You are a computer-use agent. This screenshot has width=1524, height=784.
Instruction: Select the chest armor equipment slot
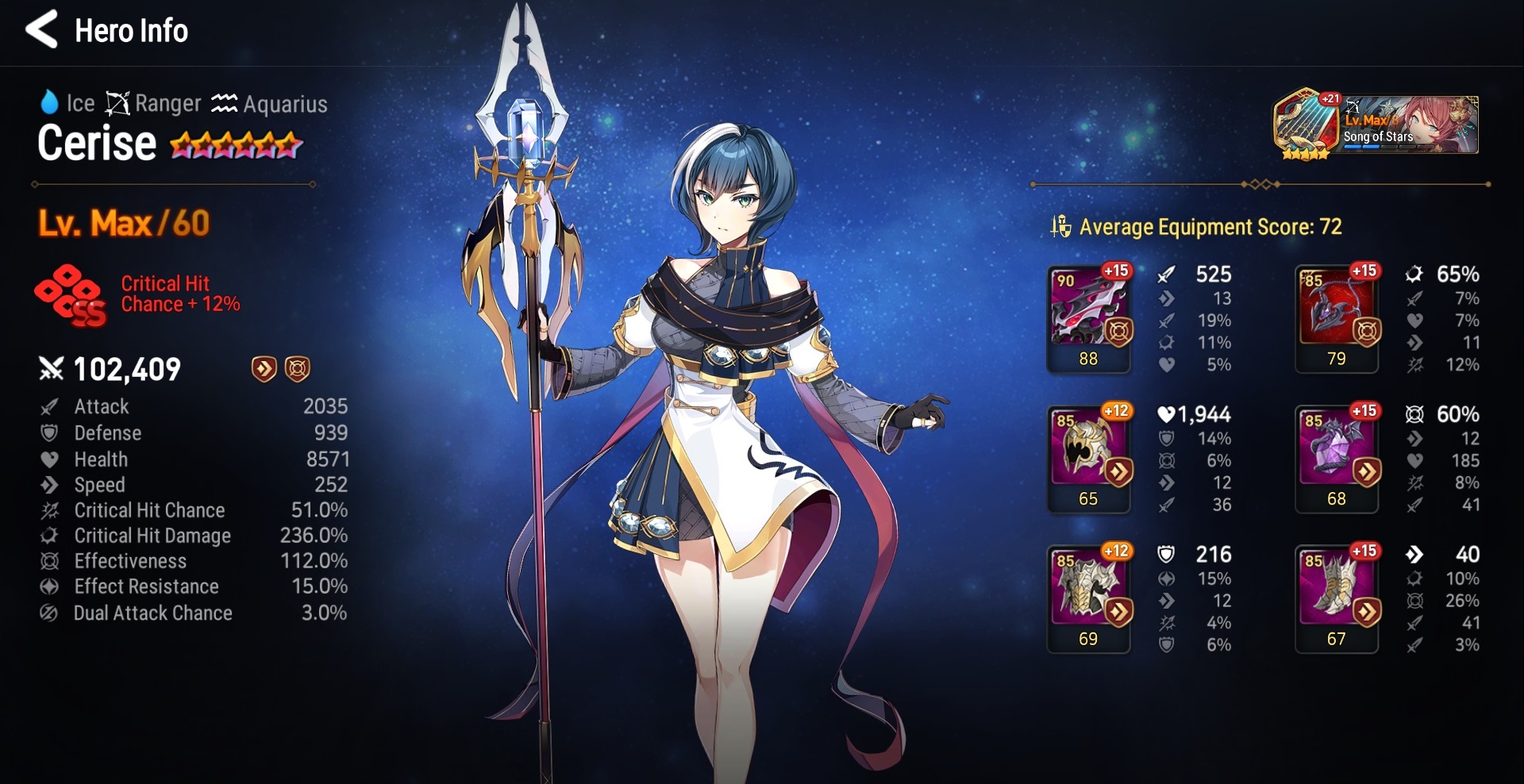pos(1088,598)
